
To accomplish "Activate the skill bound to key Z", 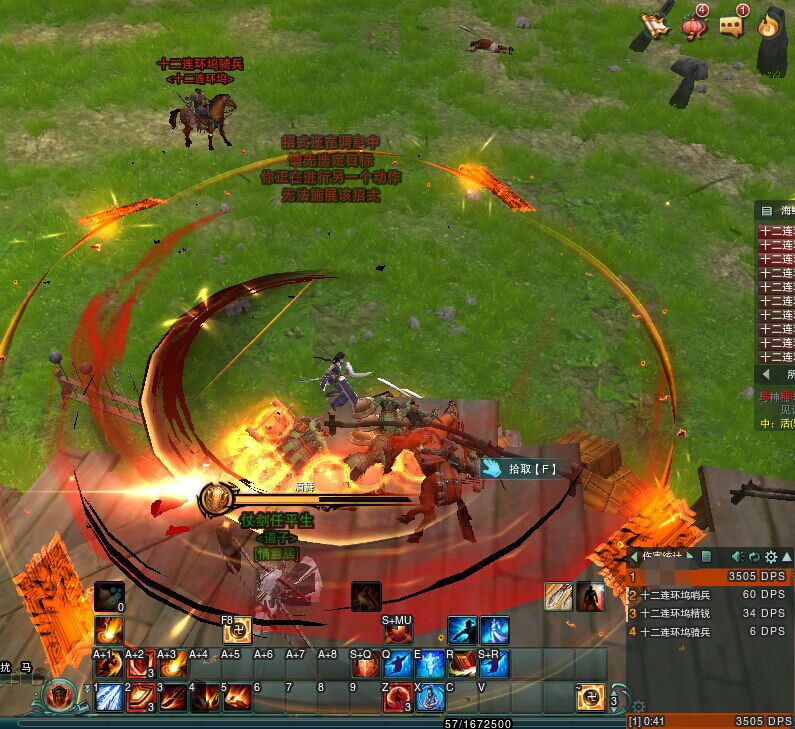I will (397, 697).
